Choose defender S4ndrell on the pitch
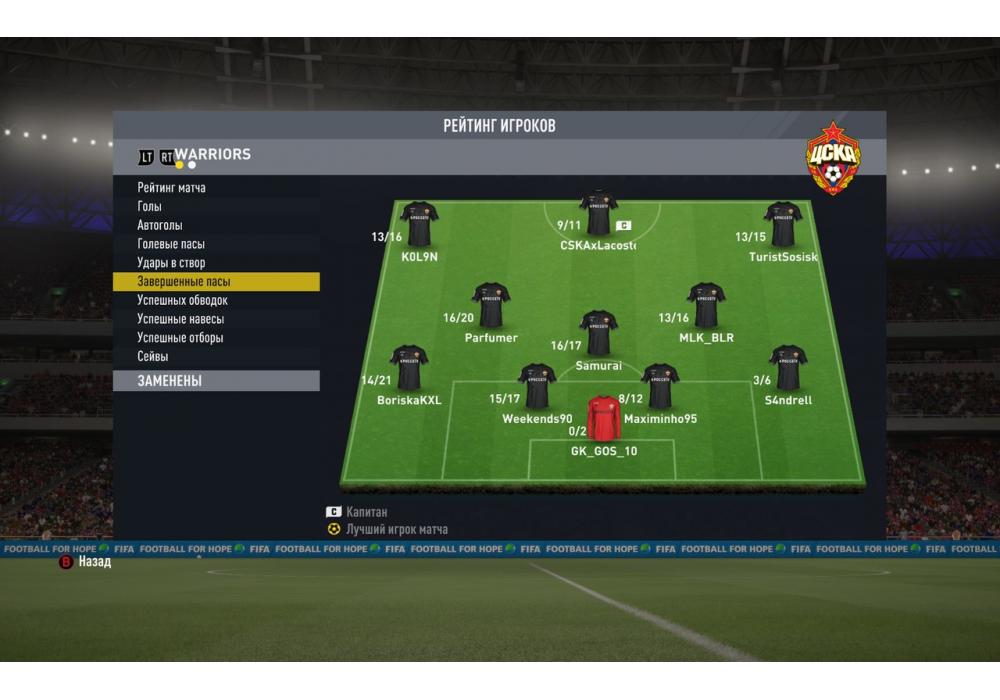The height and width of the screenshot is (700, 1000). coord(788,367)
